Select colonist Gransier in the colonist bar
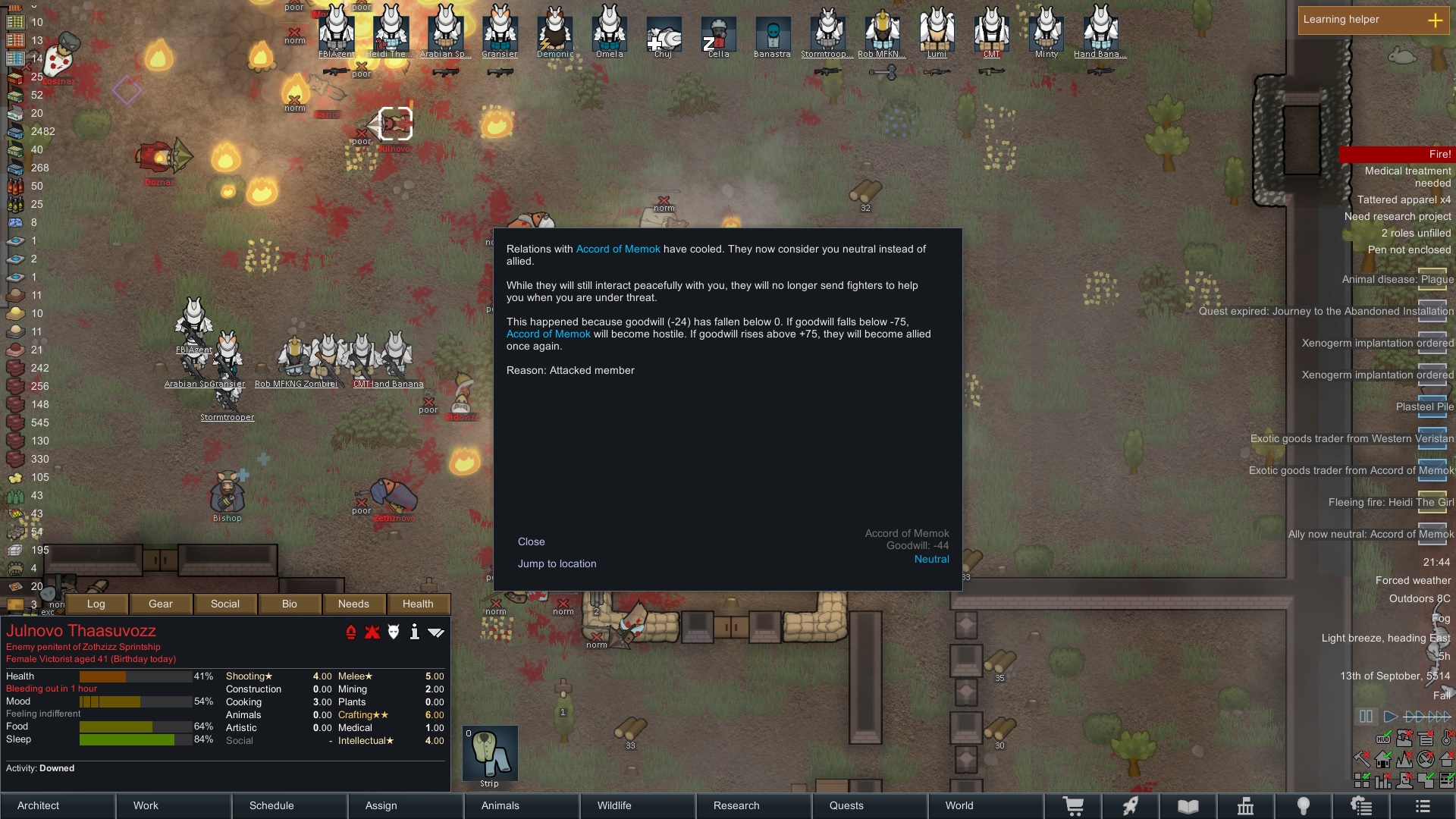 (x=500, y=30)
